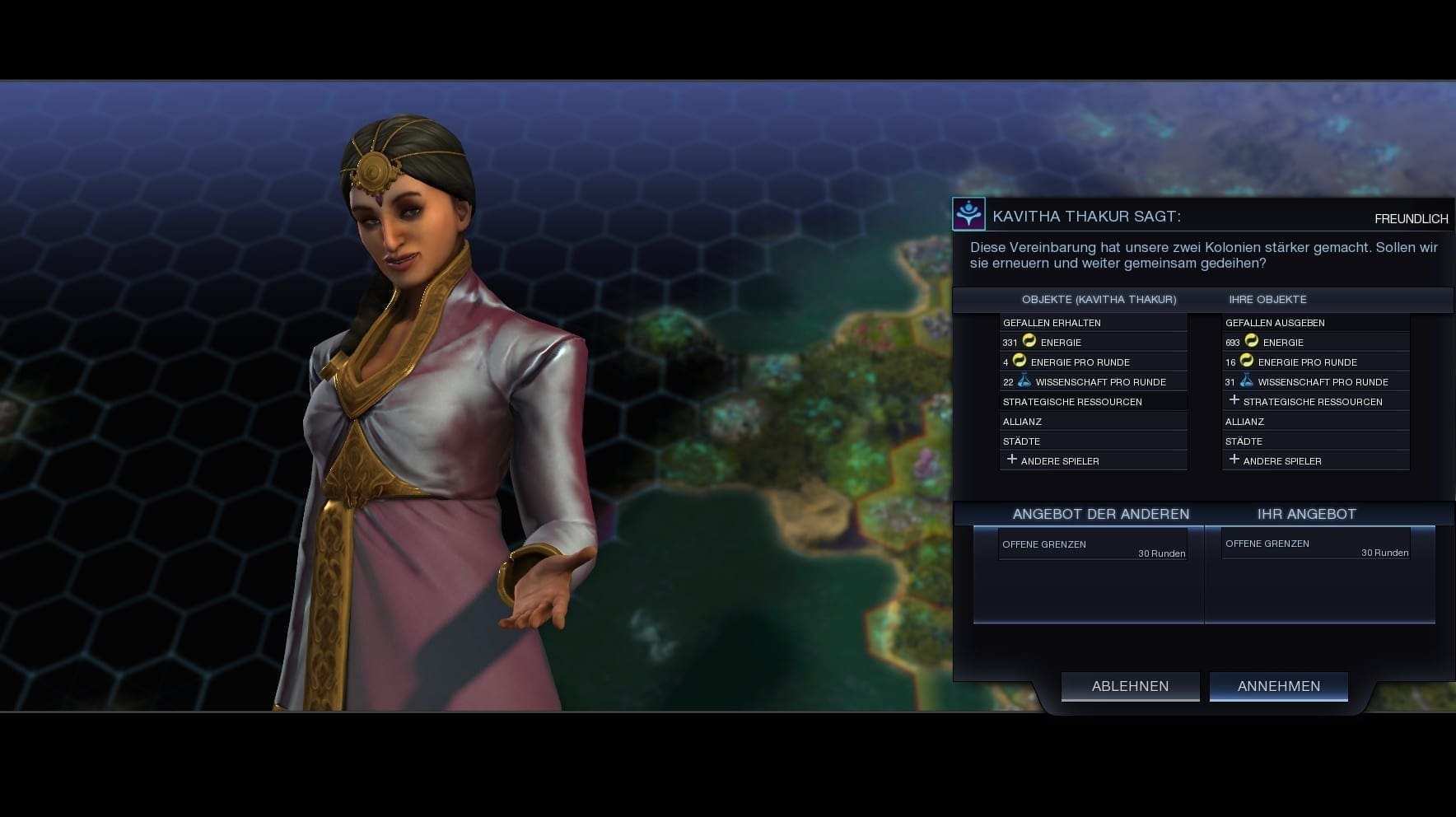The width and height of the screenshot is (1456, 817).
Task: Add your 16 Energie pro Runde
Action: (1315, 362)
